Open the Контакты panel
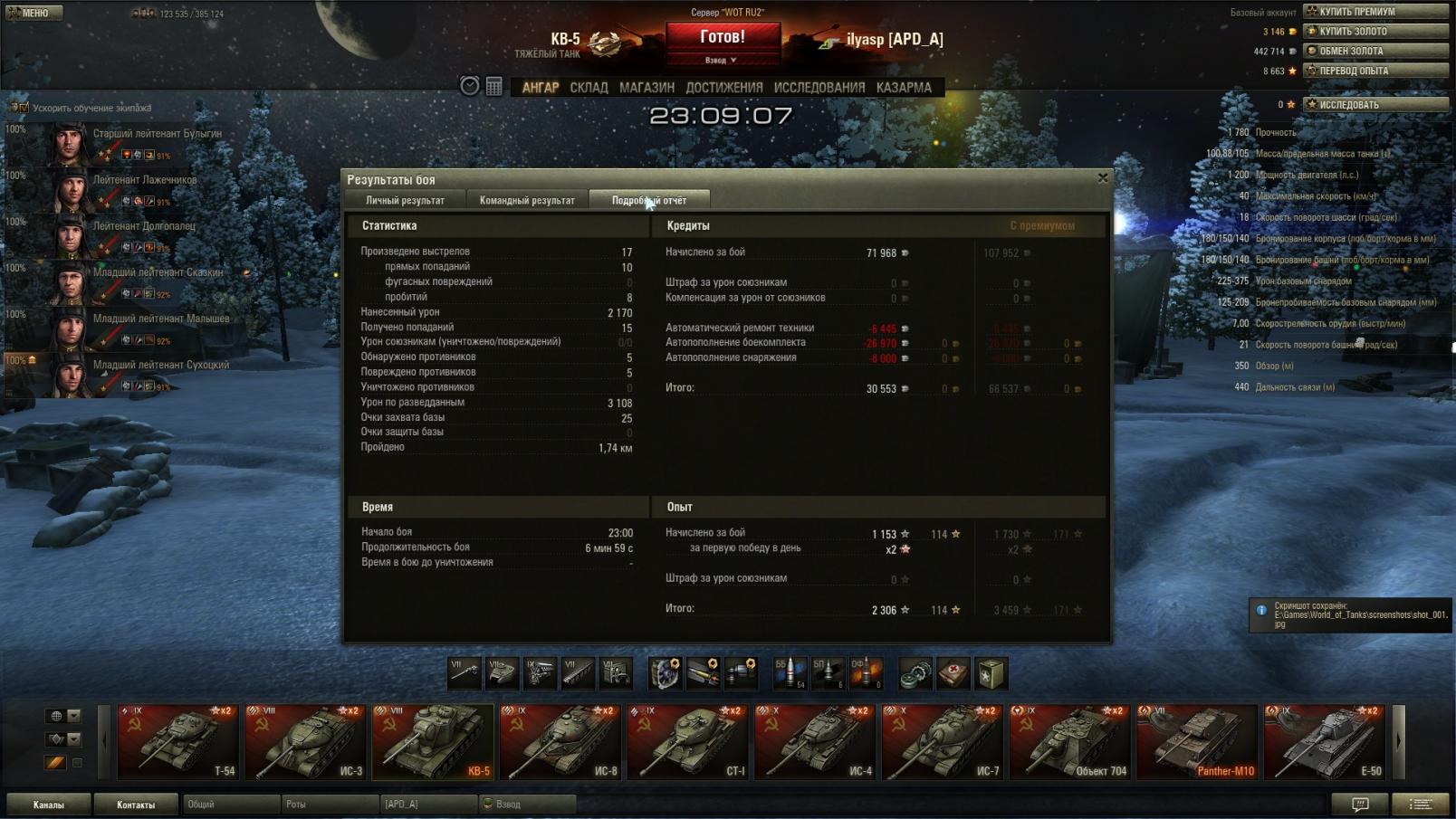 [136, 805]
